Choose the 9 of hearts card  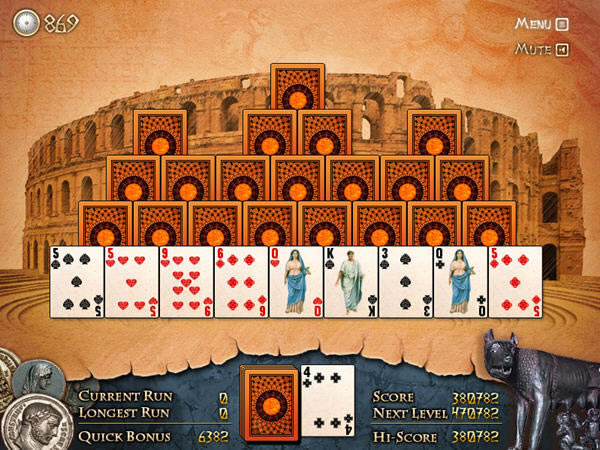tap(186, 282)
